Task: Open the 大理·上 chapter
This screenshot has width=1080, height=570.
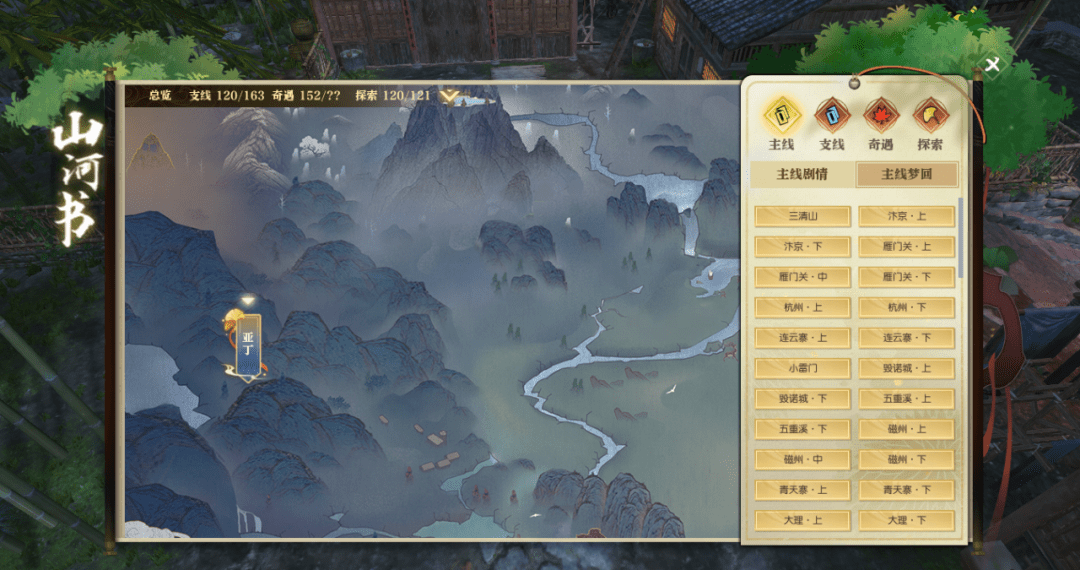Action: pyautogui.click(x=802, y=521)
